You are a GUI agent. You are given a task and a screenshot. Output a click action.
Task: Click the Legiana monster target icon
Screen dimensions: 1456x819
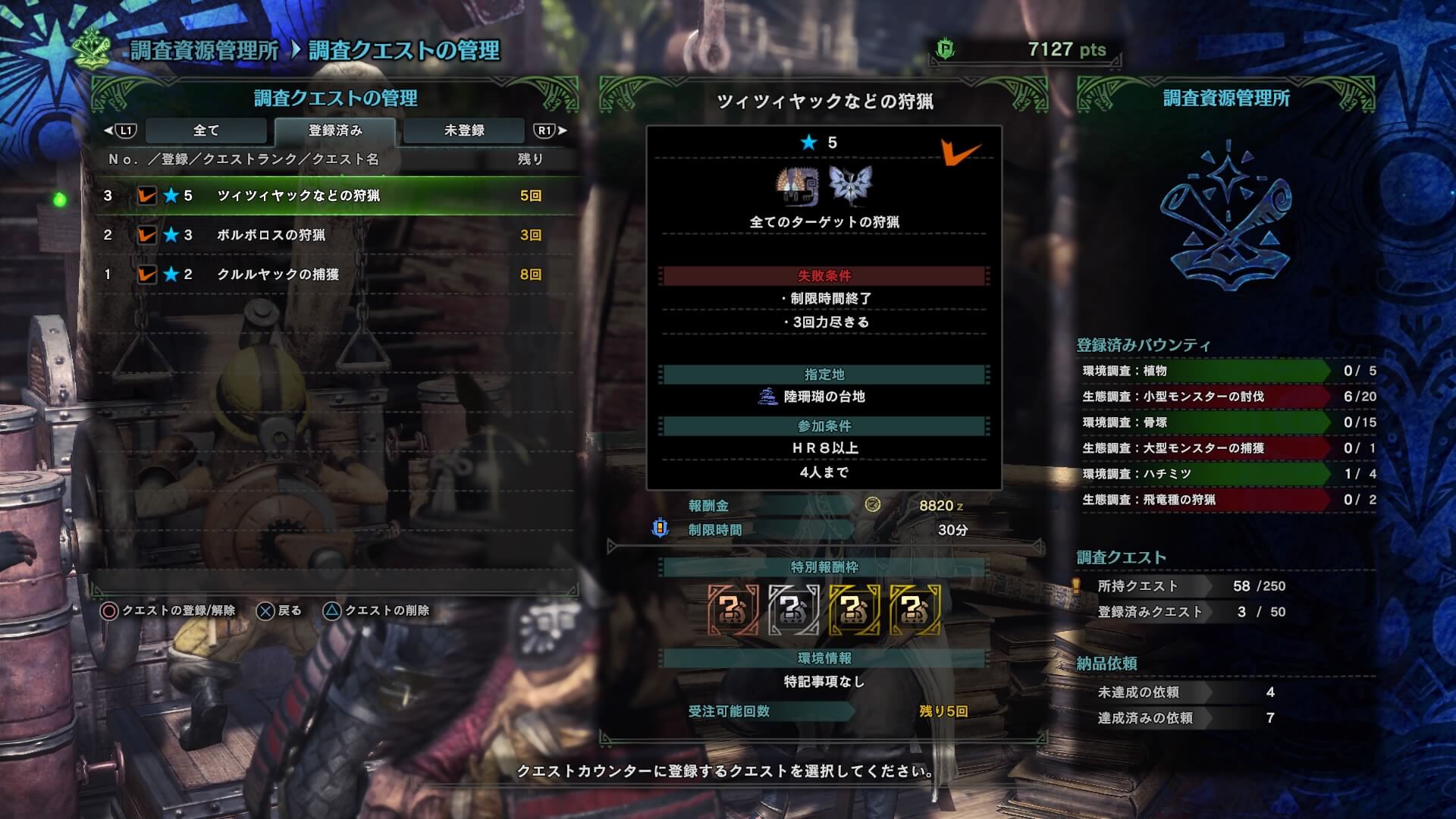point(850,185)
